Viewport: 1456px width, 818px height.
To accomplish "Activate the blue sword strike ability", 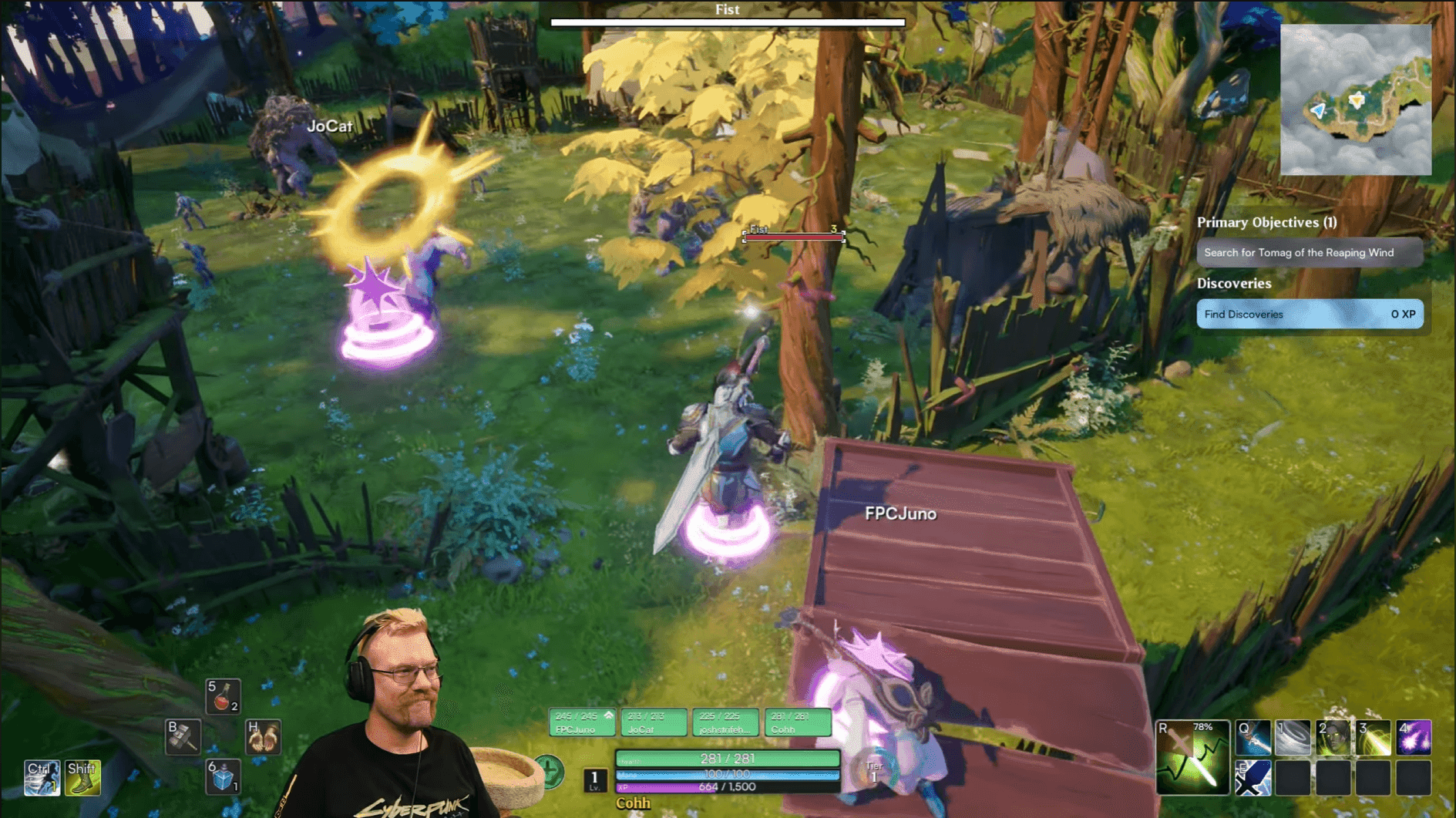I will tap(1253, 738).
